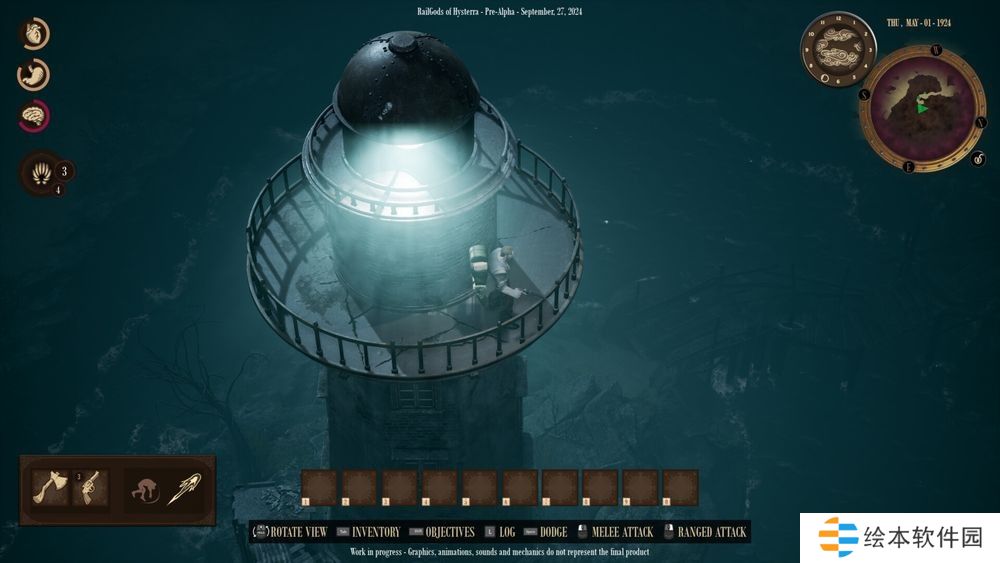Click the weather clock dial
1000x563 pixels.
(838, 49)
